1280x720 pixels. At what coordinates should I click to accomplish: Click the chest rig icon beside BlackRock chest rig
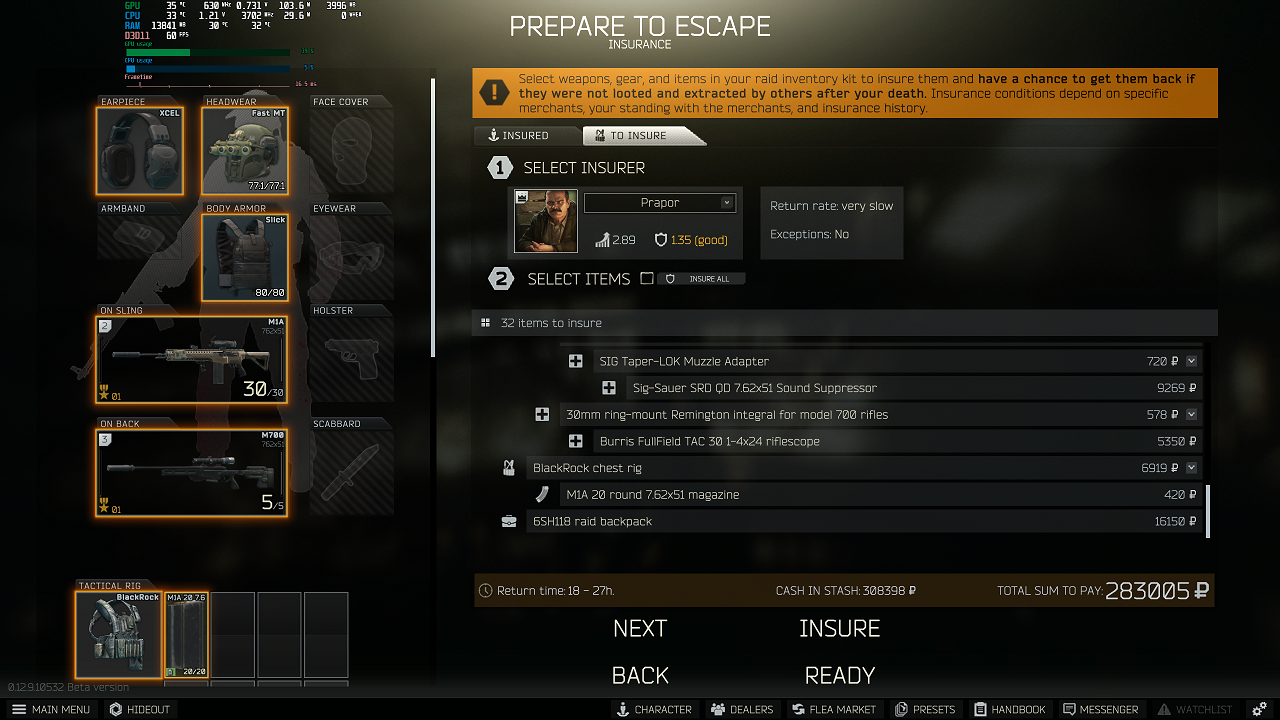click(508, 467)
